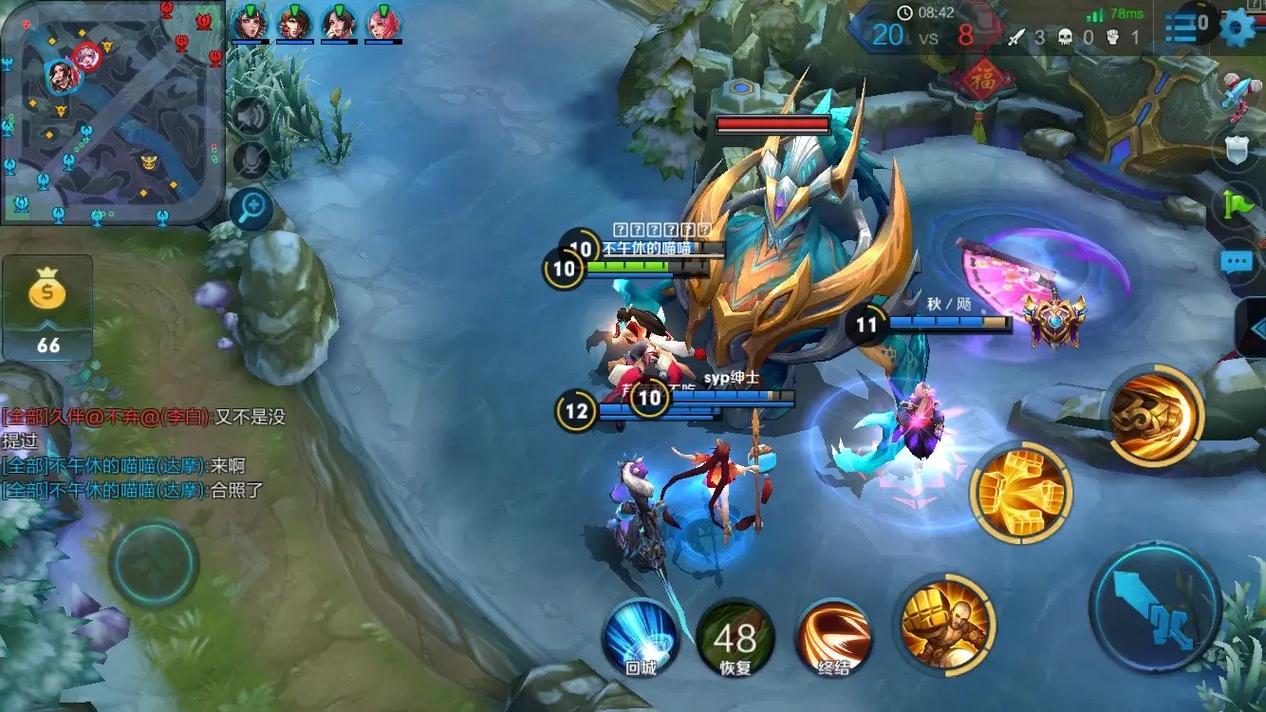Send the shield defend signal
The width and height of the screenshot is (1266, 712).
tap(1239, 150)
